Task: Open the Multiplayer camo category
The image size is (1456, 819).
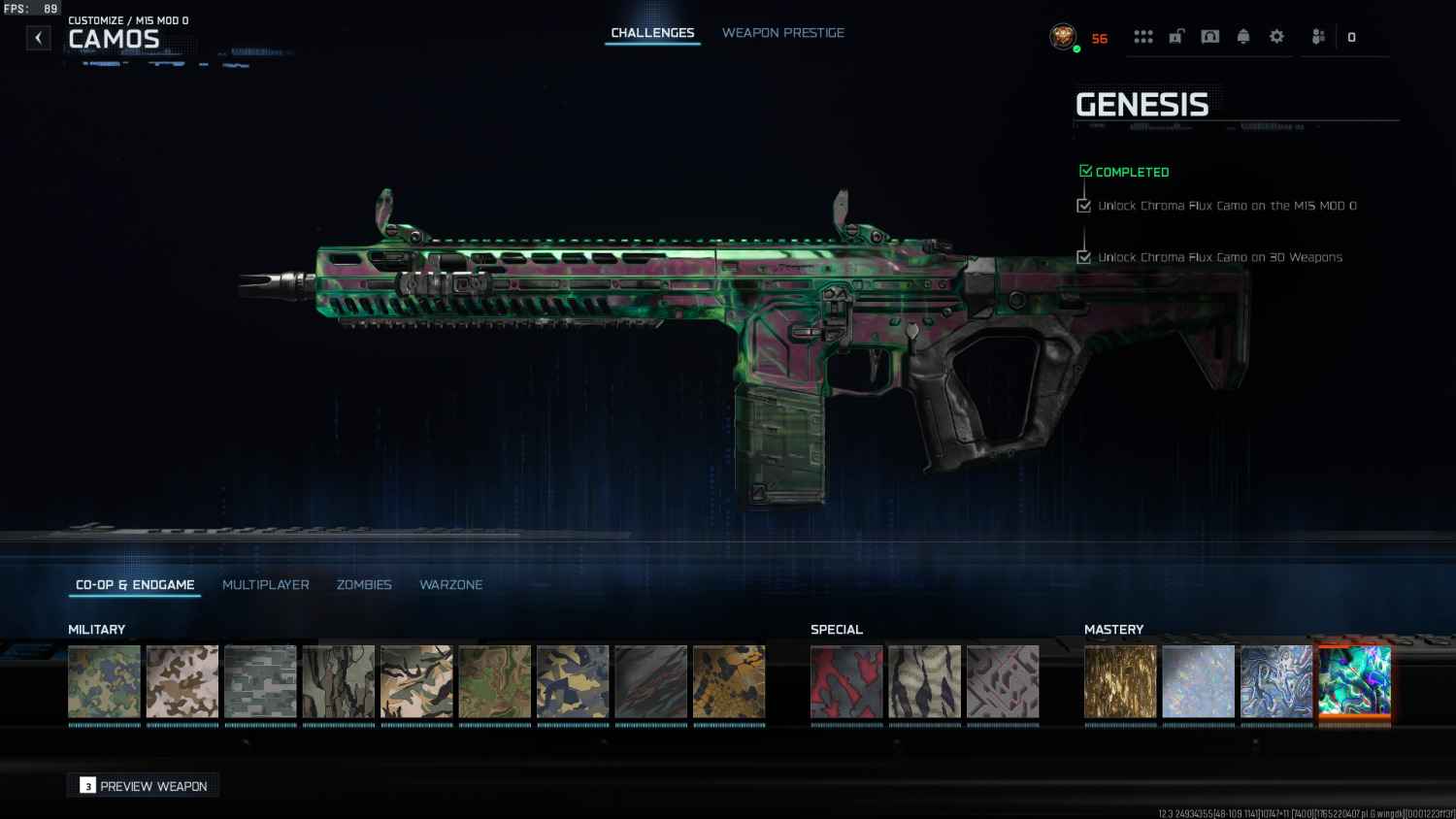Action: point(265,584)
